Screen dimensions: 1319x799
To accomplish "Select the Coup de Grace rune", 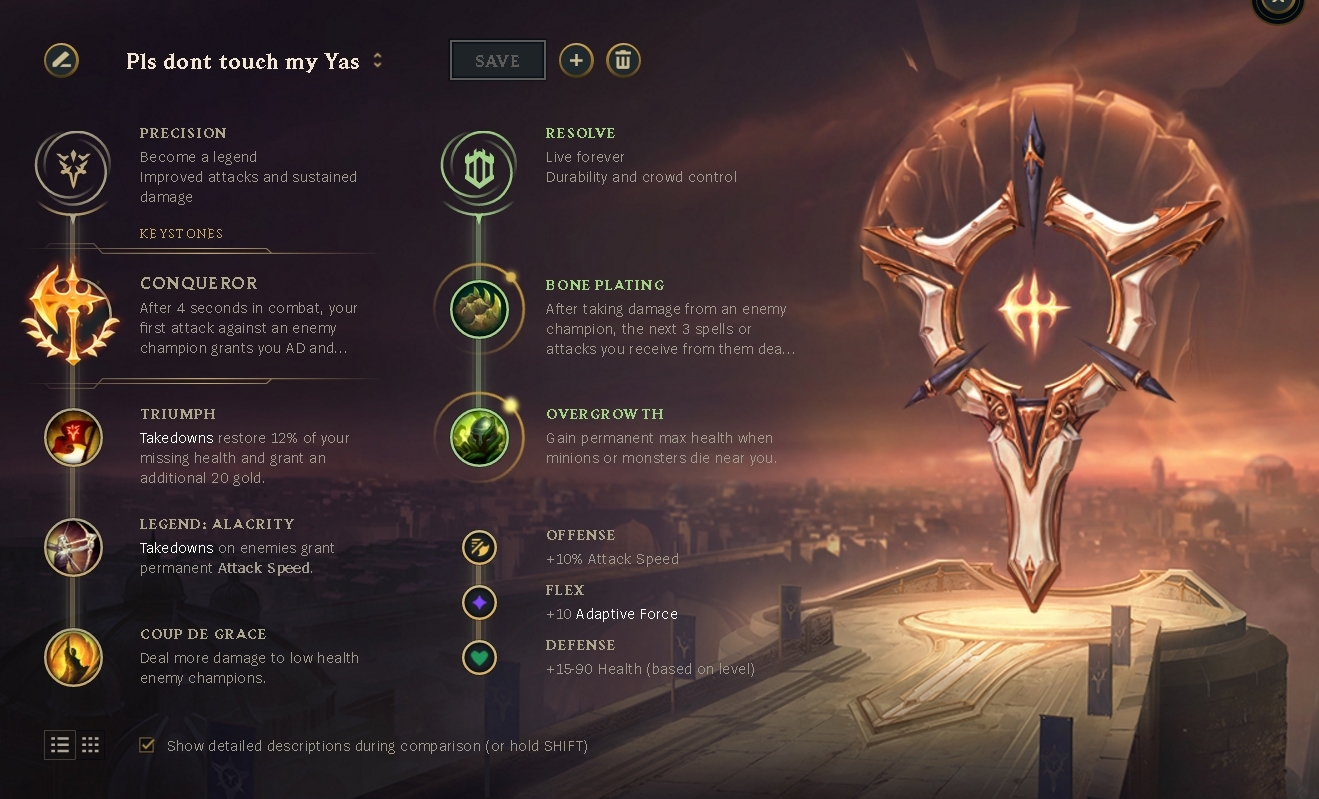I will pos(73,657).
